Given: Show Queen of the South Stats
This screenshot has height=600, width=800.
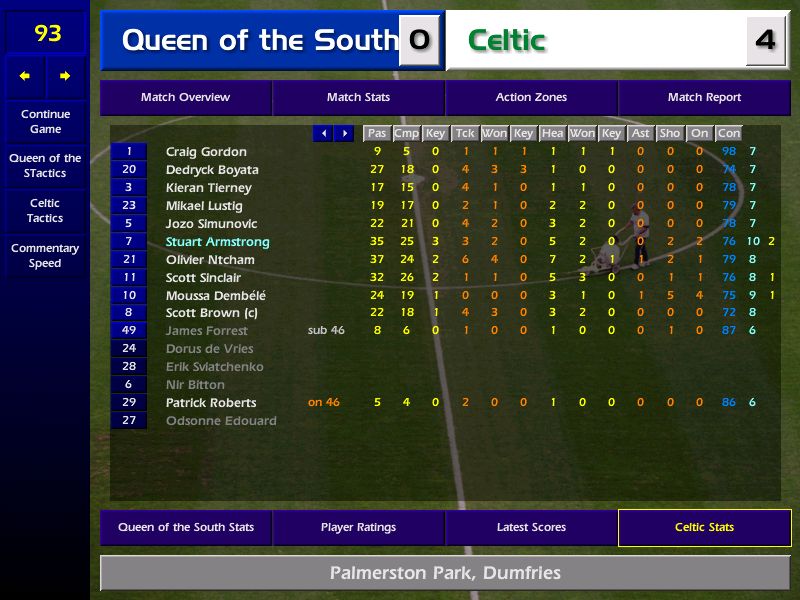Looking at the screenshot, I should click(186, 527).
